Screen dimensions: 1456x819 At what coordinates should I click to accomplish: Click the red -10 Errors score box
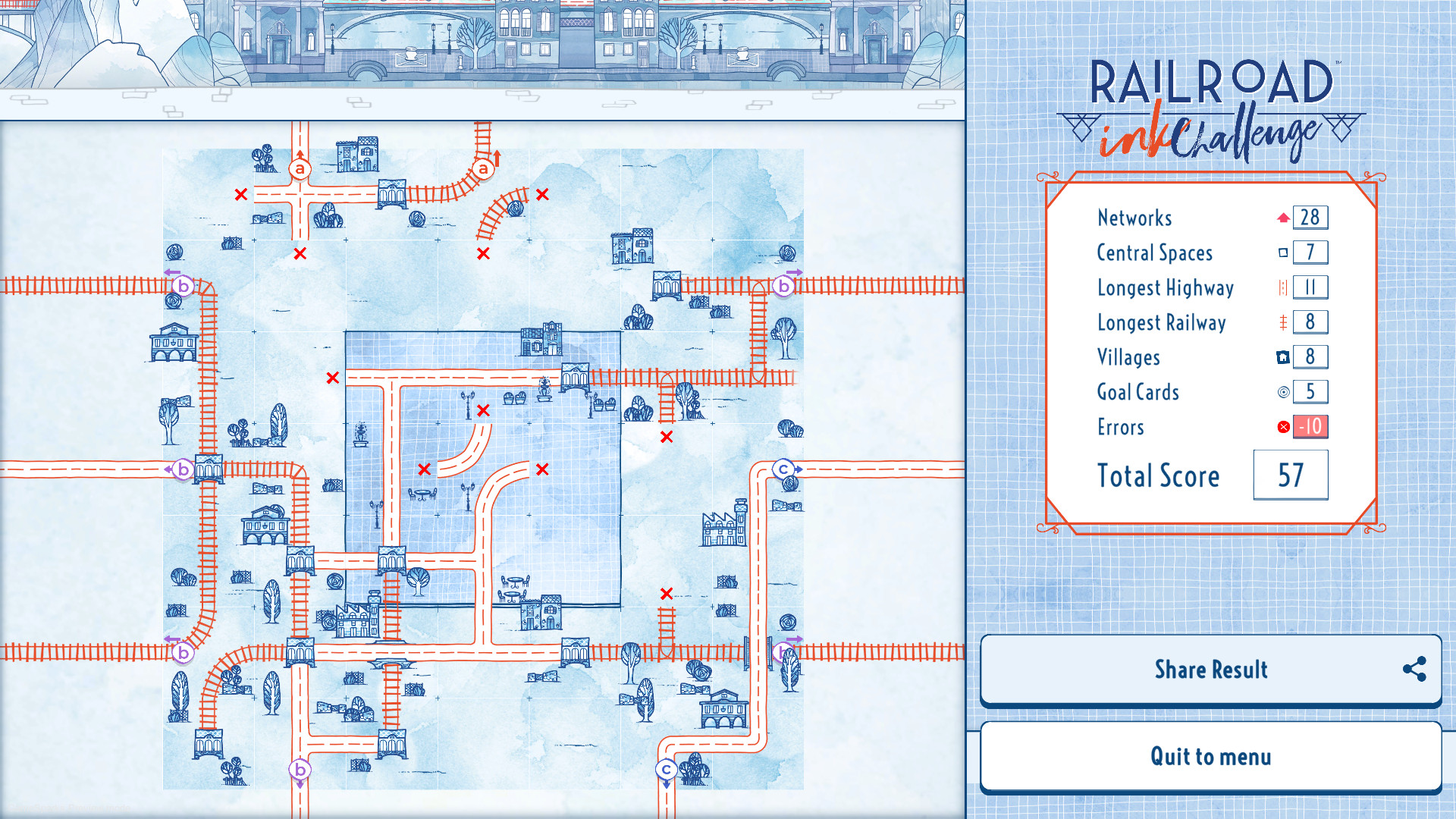coord(1309,428)
